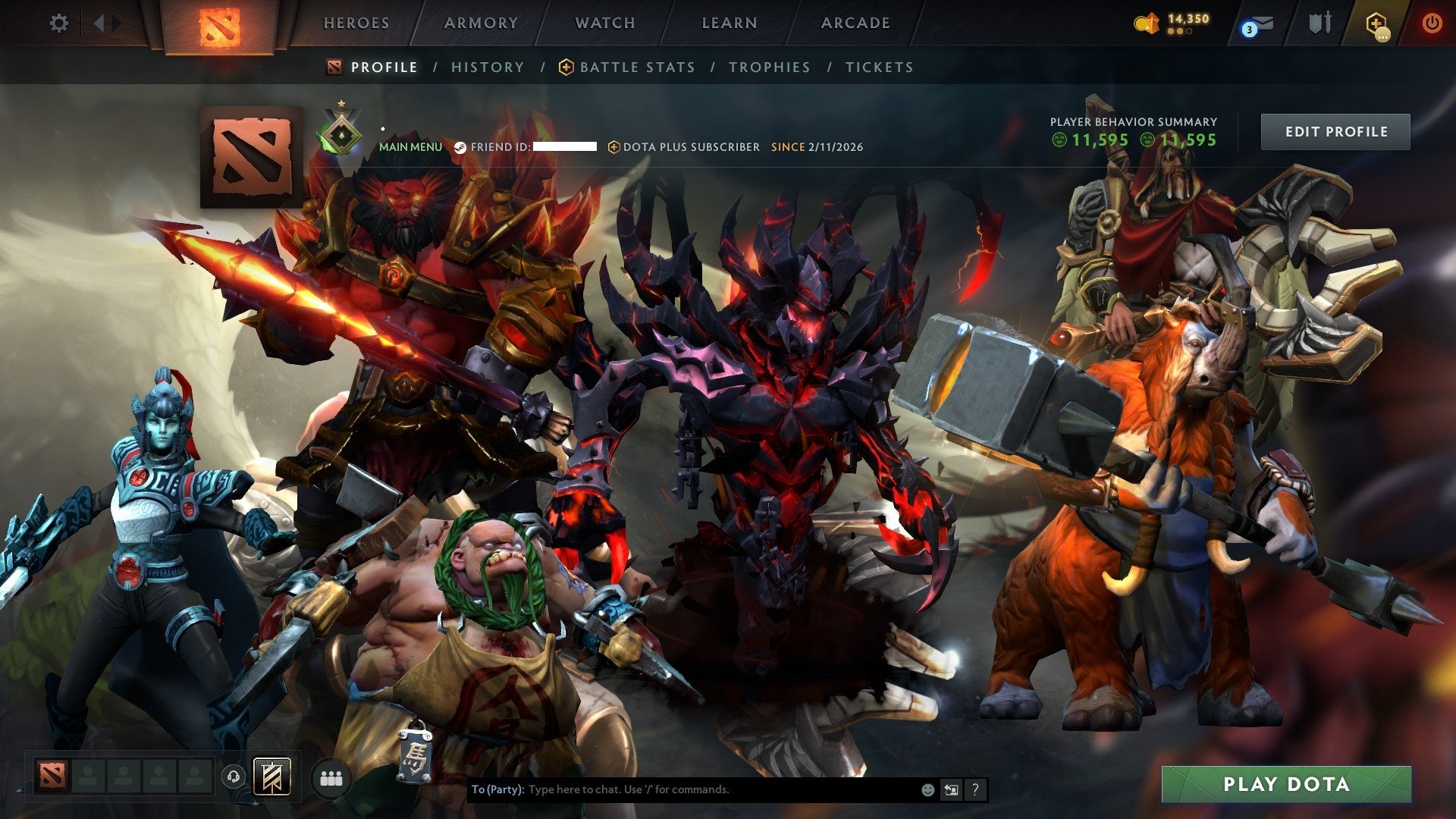Open the friends list people icon
This screenshot has width=1456, height=819.
point(329,776)
